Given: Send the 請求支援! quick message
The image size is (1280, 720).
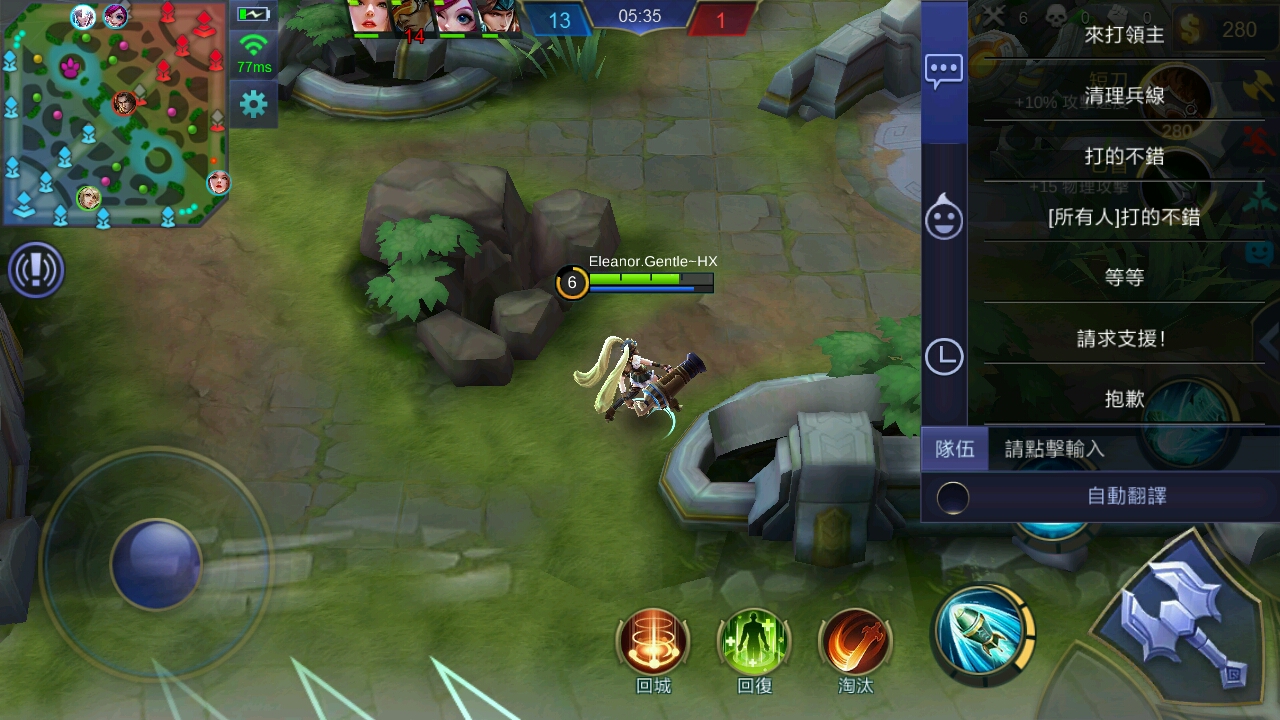Looking at the screenshot, I should 1125,338.
